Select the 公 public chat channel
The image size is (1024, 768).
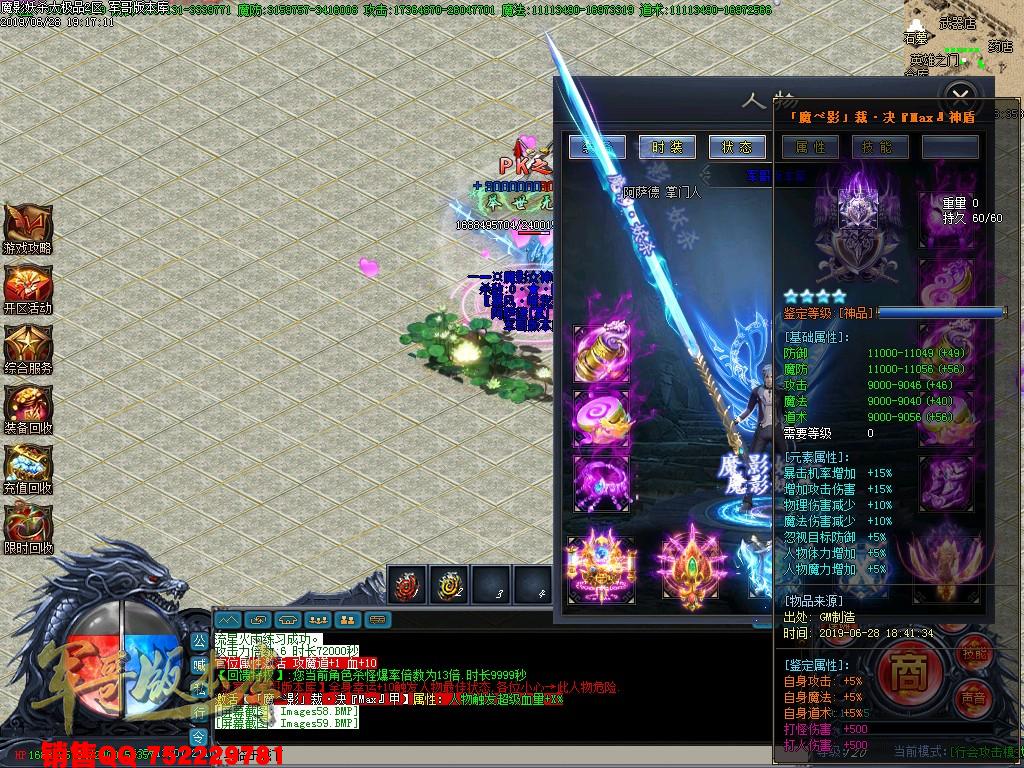(199, 640)
